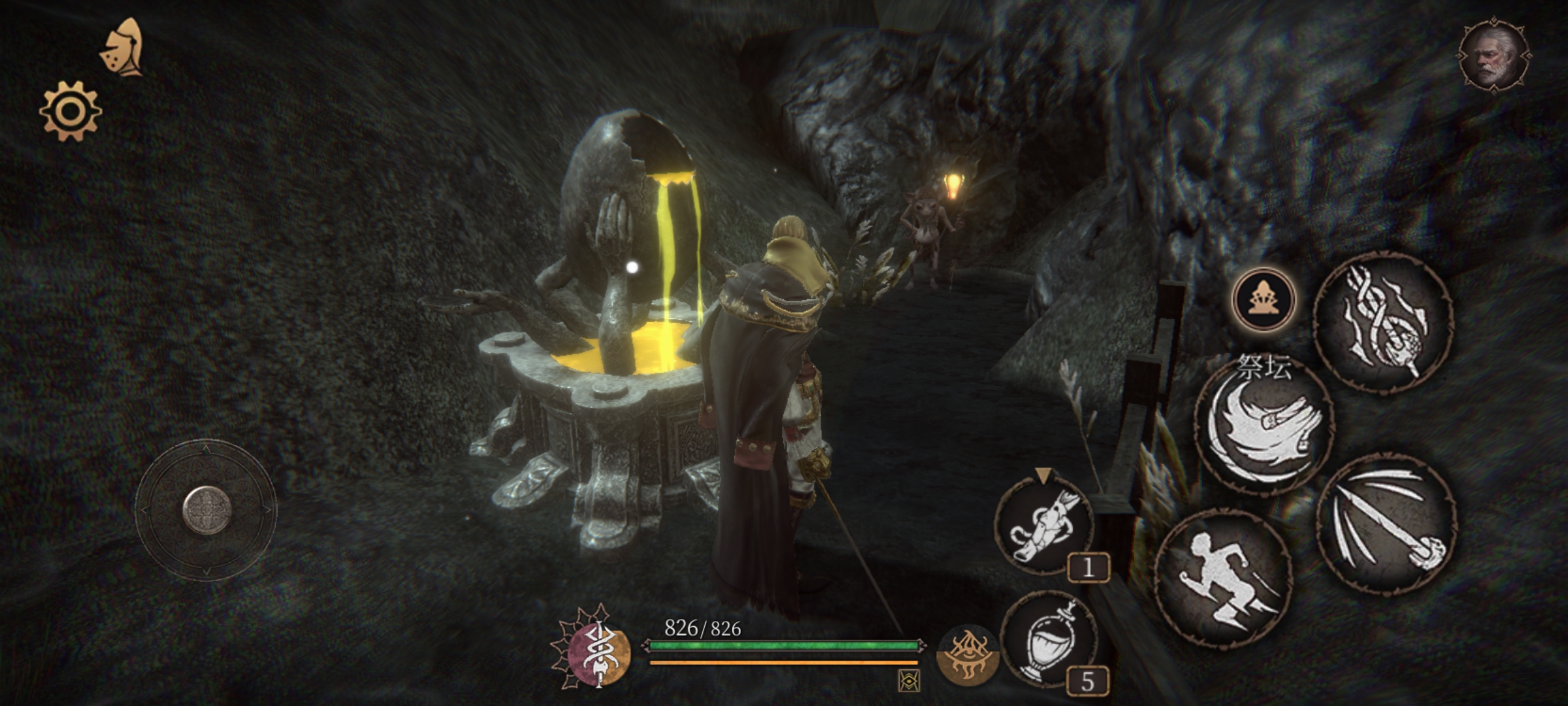This screenshot has height=706, width=1568.
Task: Activate the orange eye emblem ability
Action: (967, 656)
